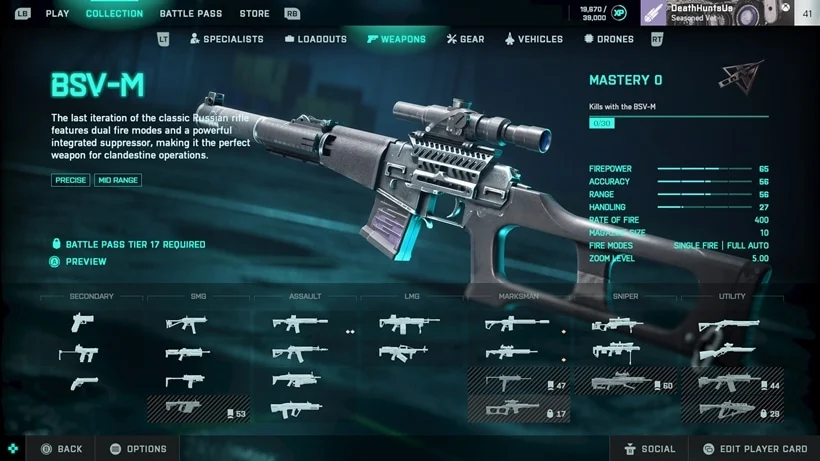Choose the first LMG weapon
Image resolution: width=820 pixels, height=461 pixels.
(409, 323)
